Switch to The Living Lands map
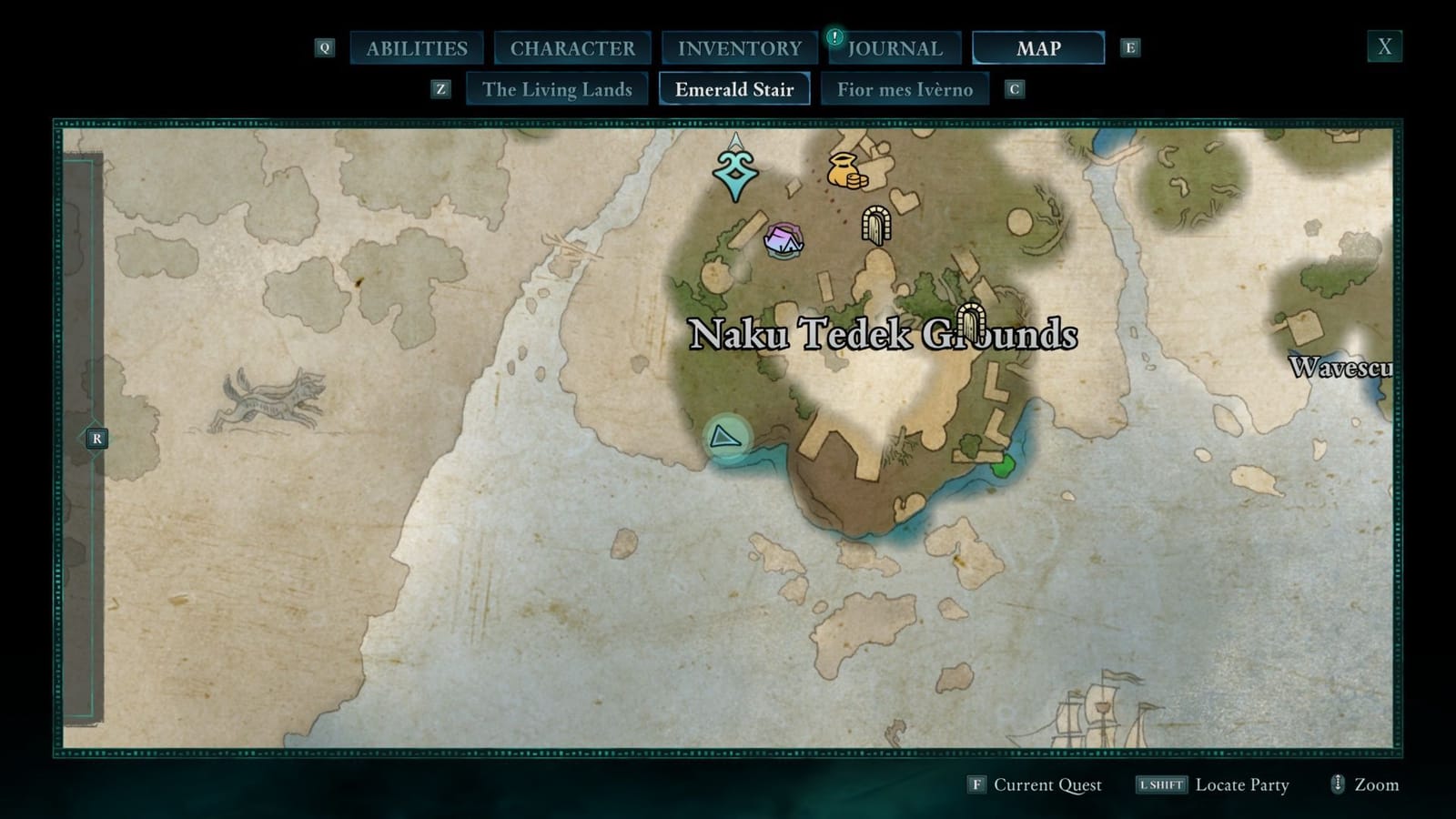1456x819 pixels. [x=558, y=89]
